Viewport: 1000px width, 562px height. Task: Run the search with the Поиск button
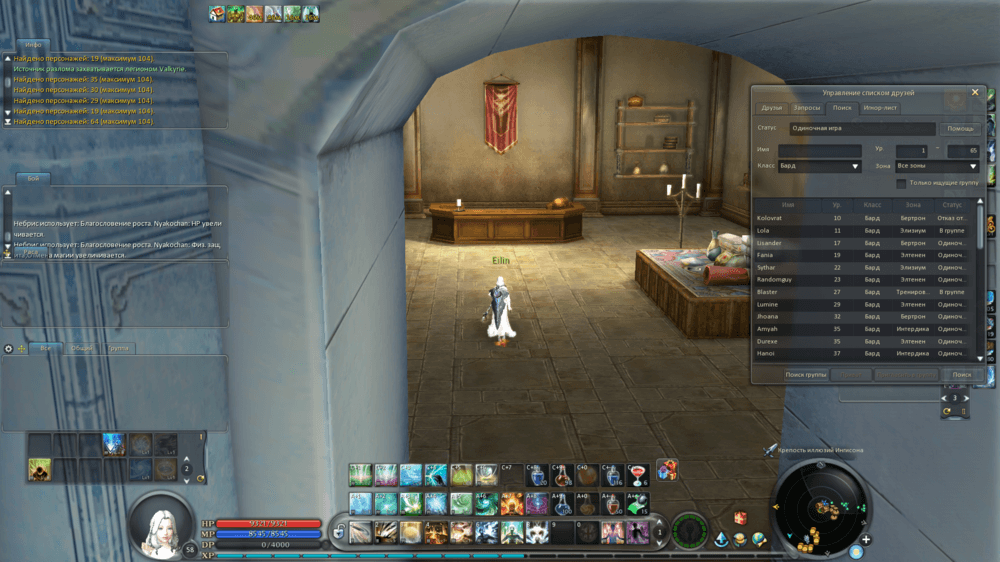[x=961, y=375]
